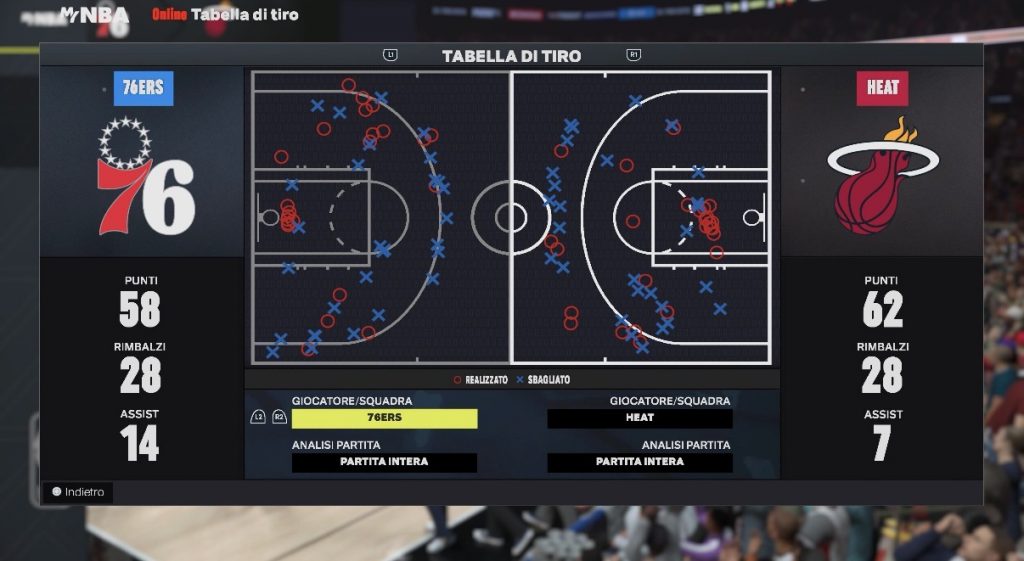Select the blue 76ERS team badge
The height and width of the screenshot is (561, 1024).
pyautogui.click(x=143, y=88)
